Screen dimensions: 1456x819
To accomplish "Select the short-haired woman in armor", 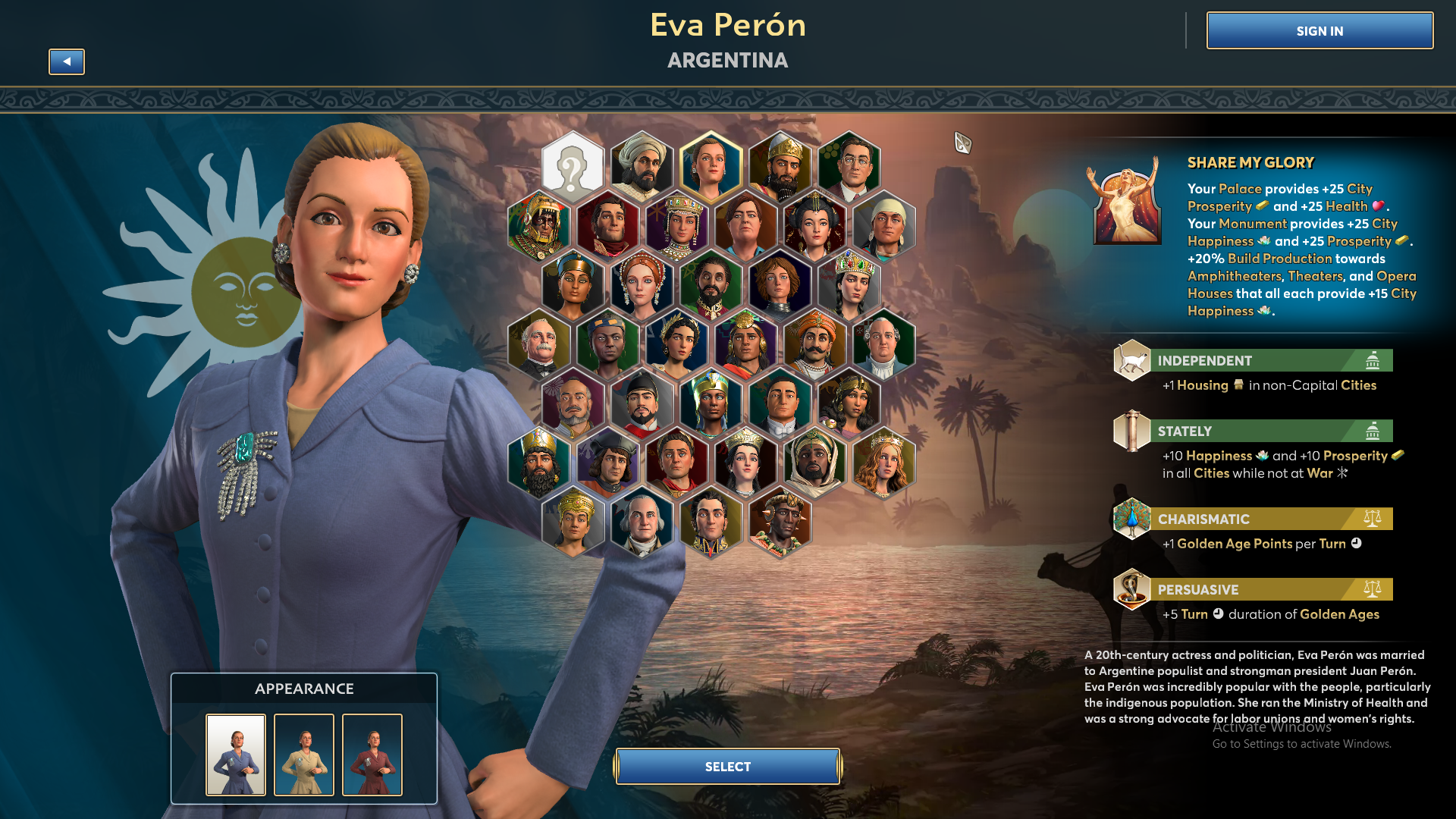I will tap(780, 284).
